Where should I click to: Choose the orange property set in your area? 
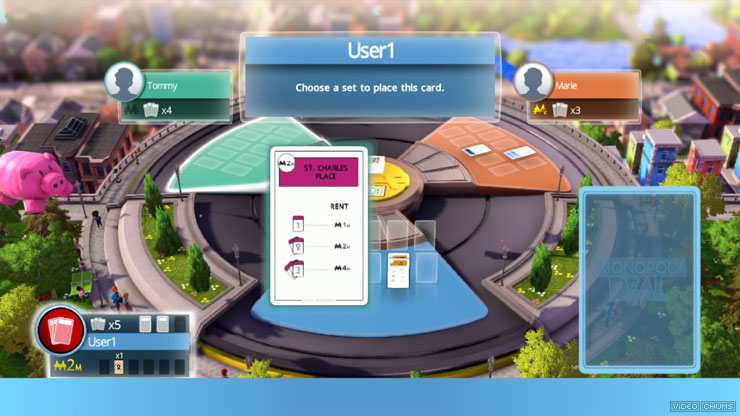click(399, 271)
